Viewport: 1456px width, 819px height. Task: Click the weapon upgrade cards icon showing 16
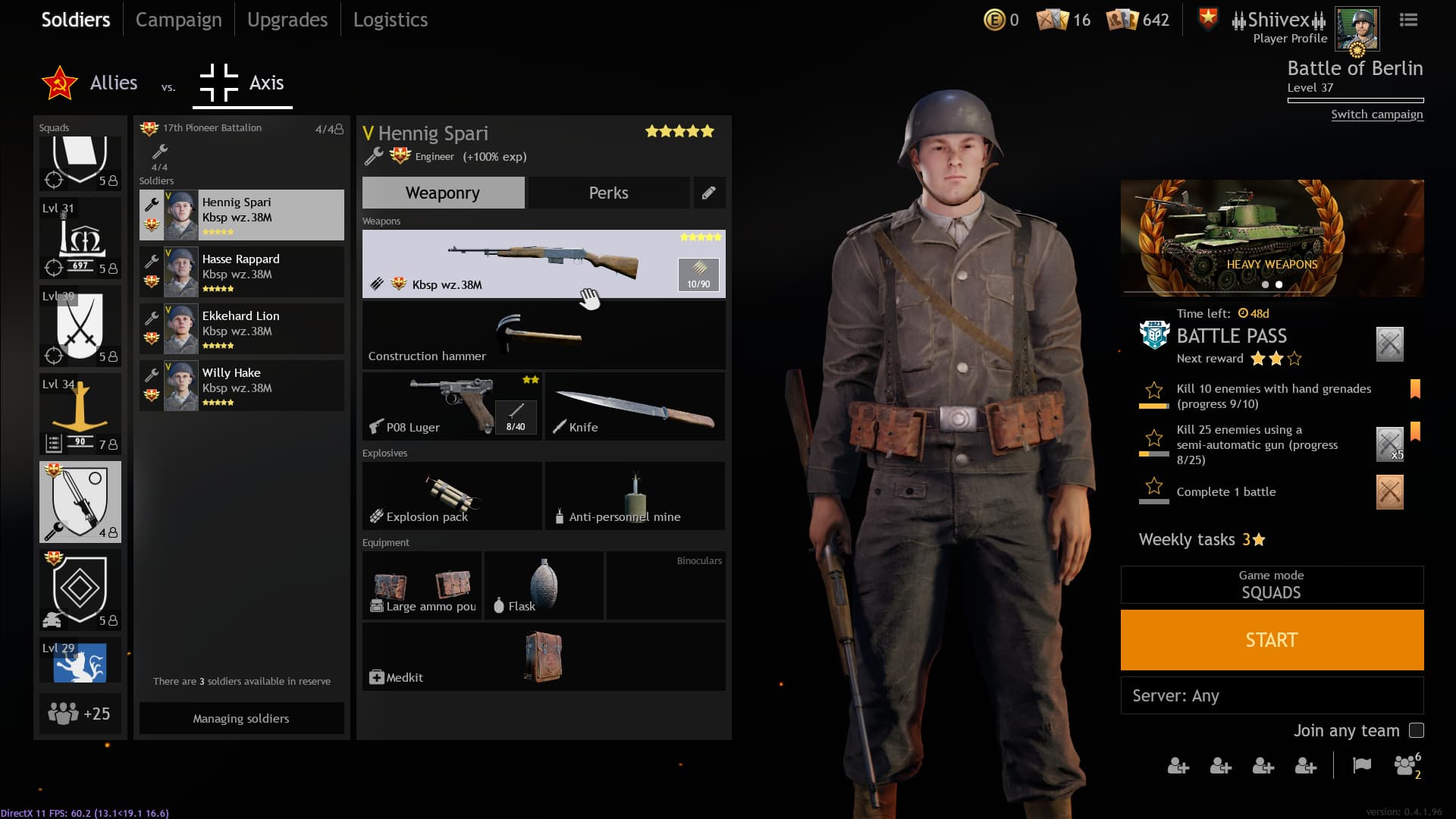tap(1051, 20)
